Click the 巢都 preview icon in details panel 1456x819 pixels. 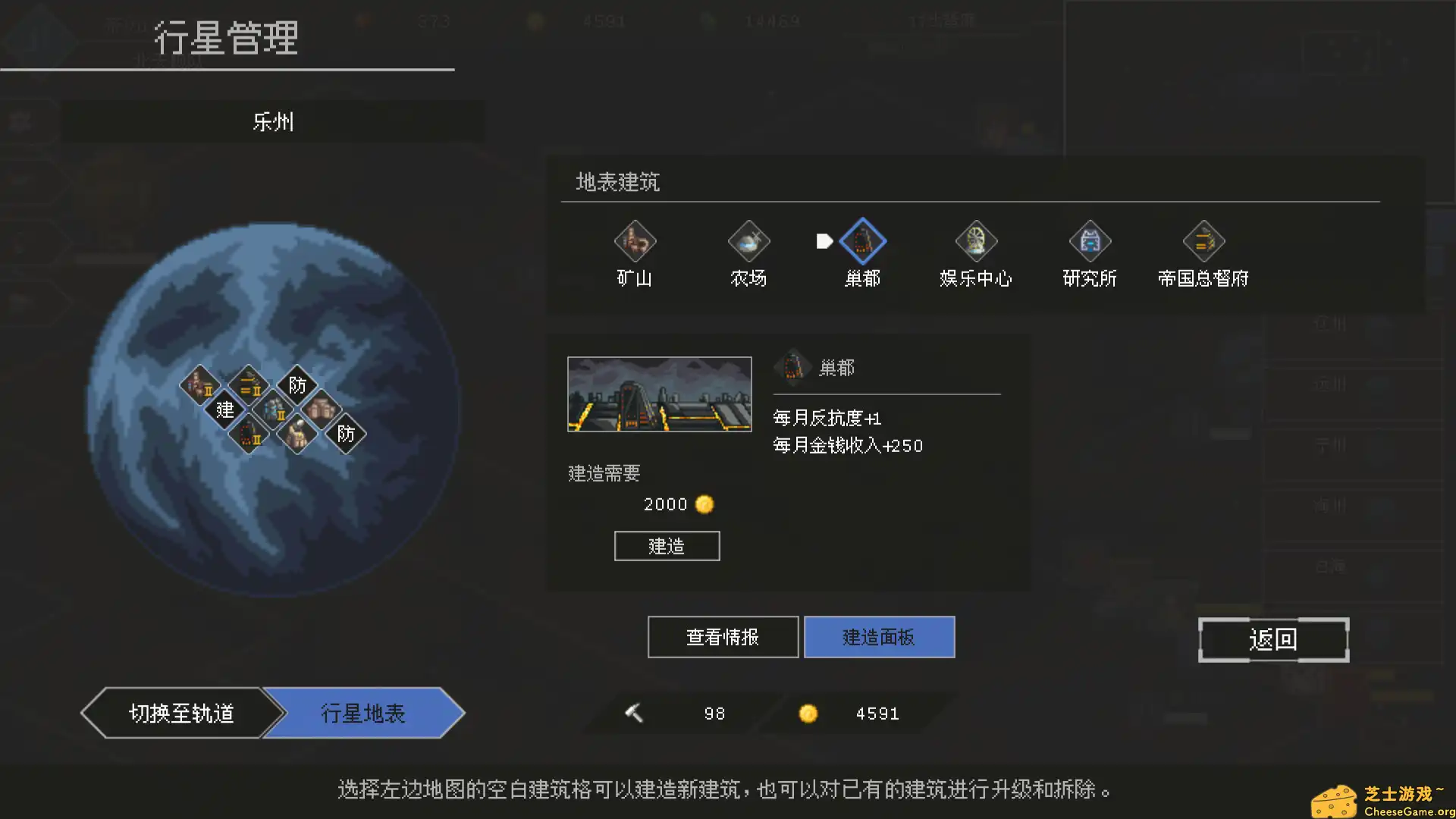793,367
